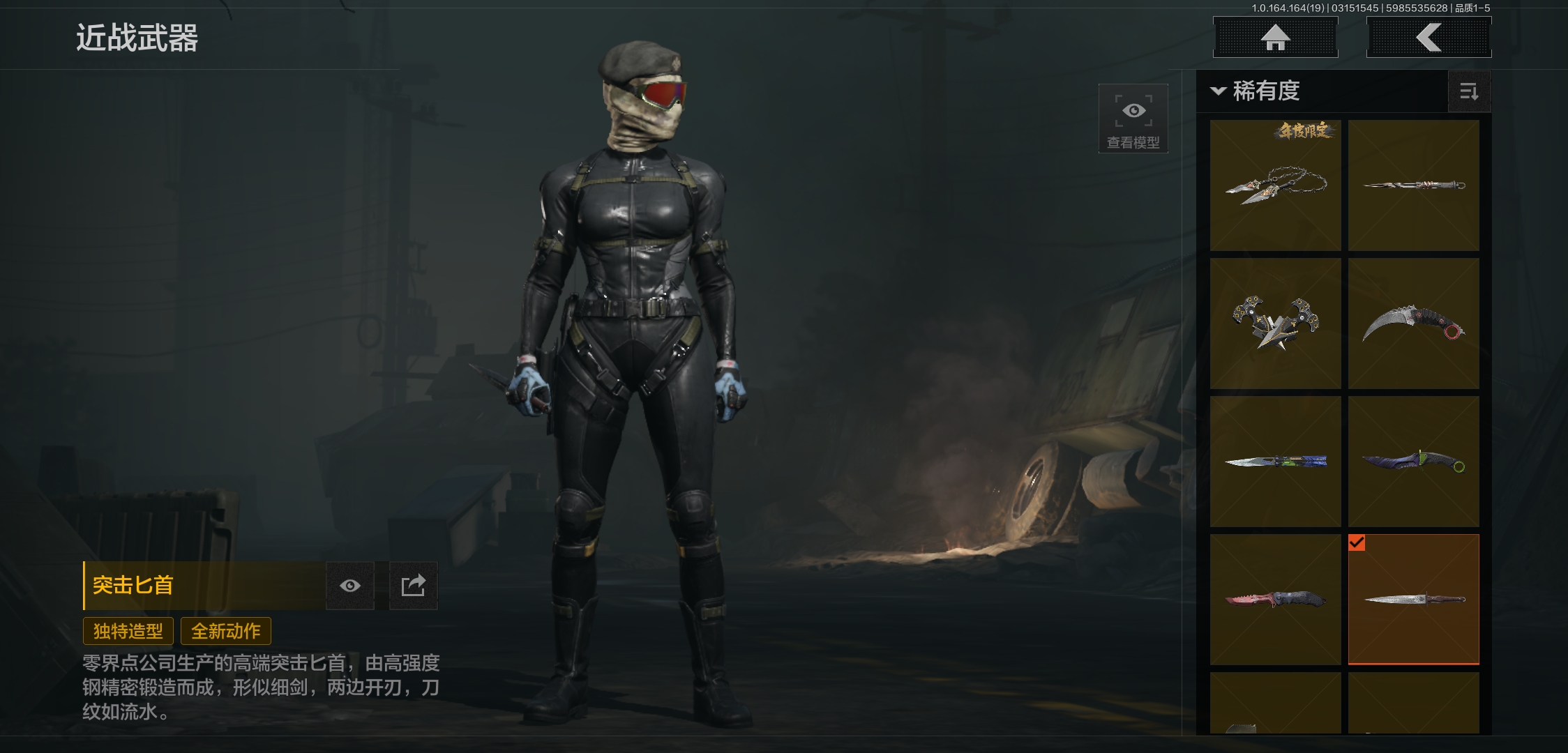
Task: Click the 全新动作 tag
Action: click(x=226, y=631)
